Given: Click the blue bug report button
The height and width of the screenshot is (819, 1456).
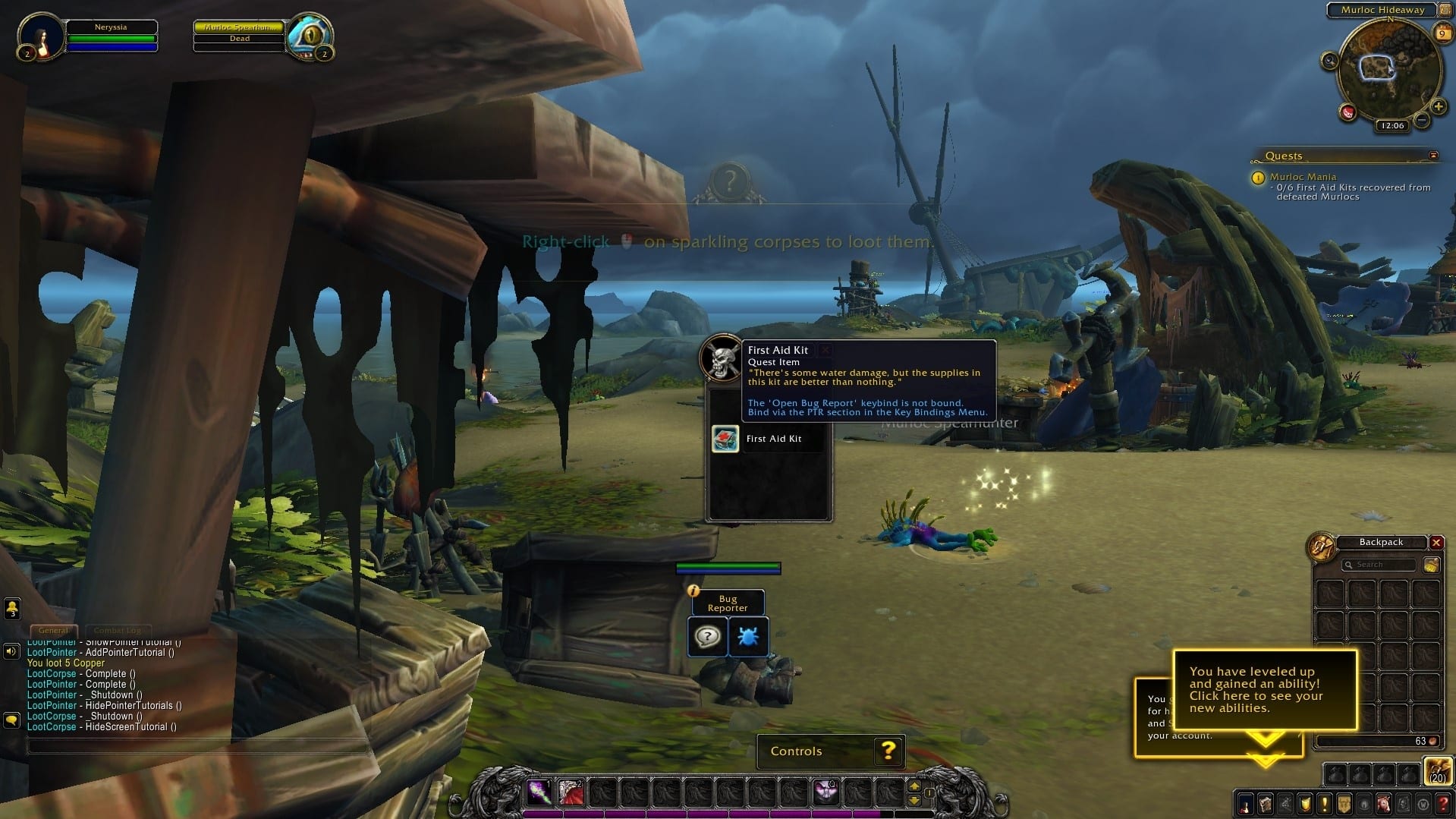Looking at the screenshot, I should click(748, 636).
